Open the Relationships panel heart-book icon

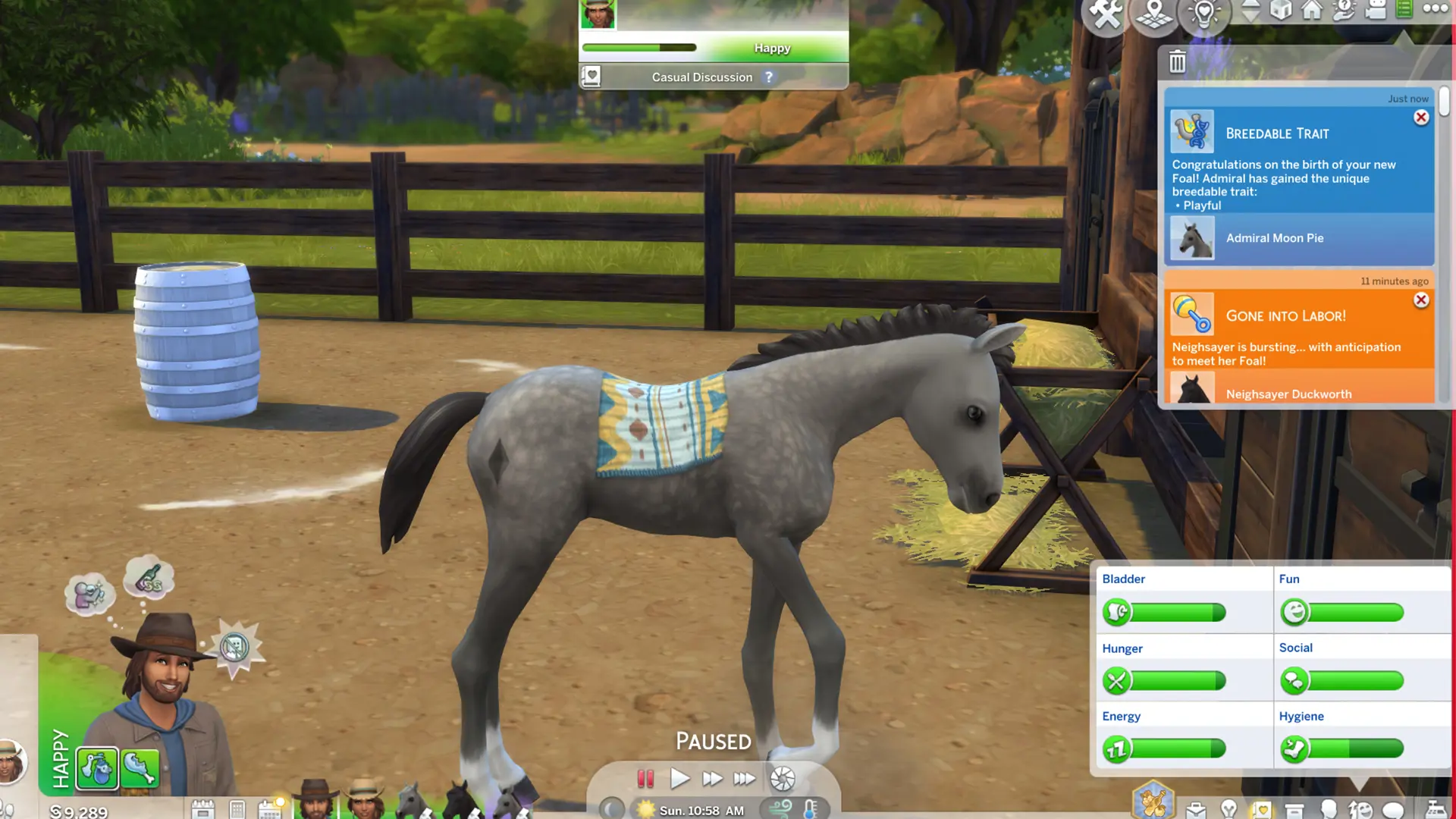pyautogui.click(x=1263, y=809)
